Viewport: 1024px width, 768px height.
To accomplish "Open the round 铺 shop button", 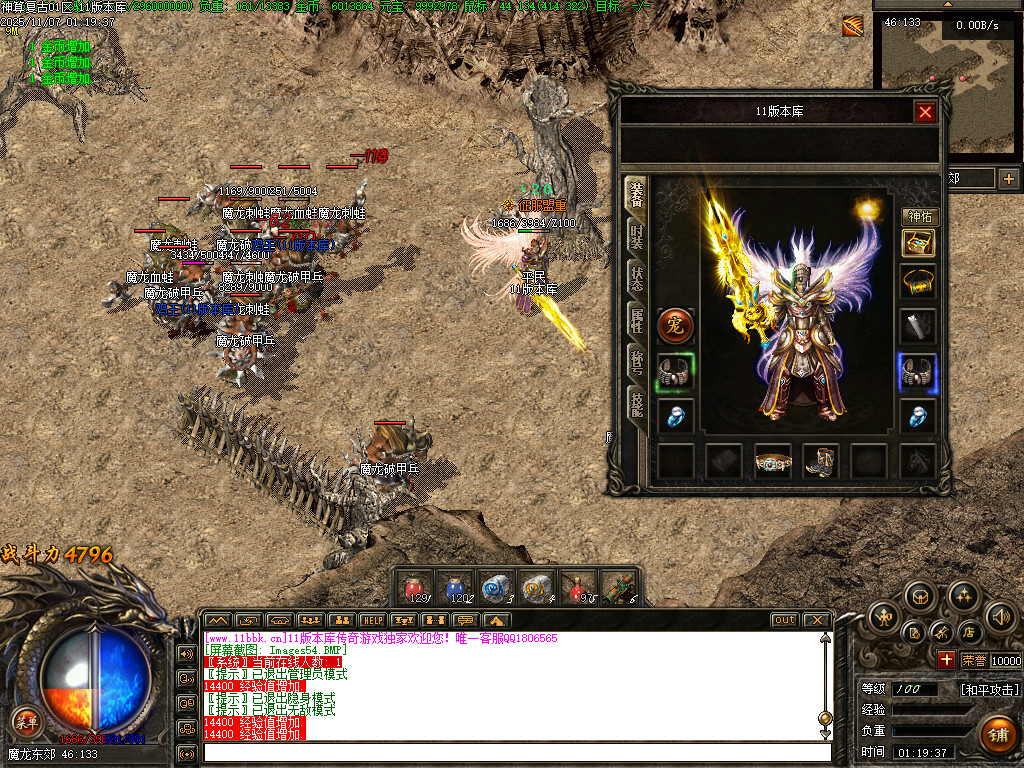I will [997, 733].
